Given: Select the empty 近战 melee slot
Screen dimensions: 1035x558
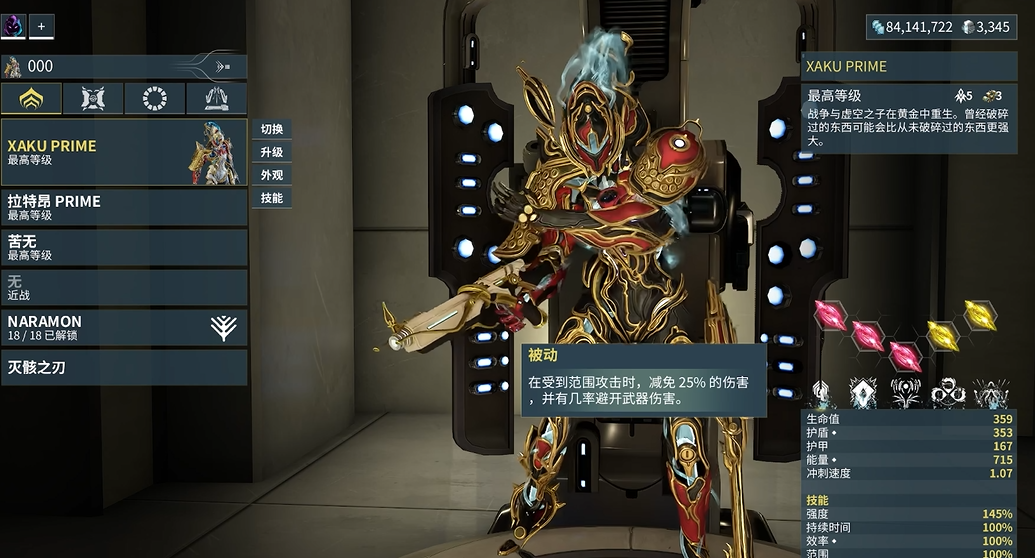Looking at the screenshot, I should click(124, 287).
